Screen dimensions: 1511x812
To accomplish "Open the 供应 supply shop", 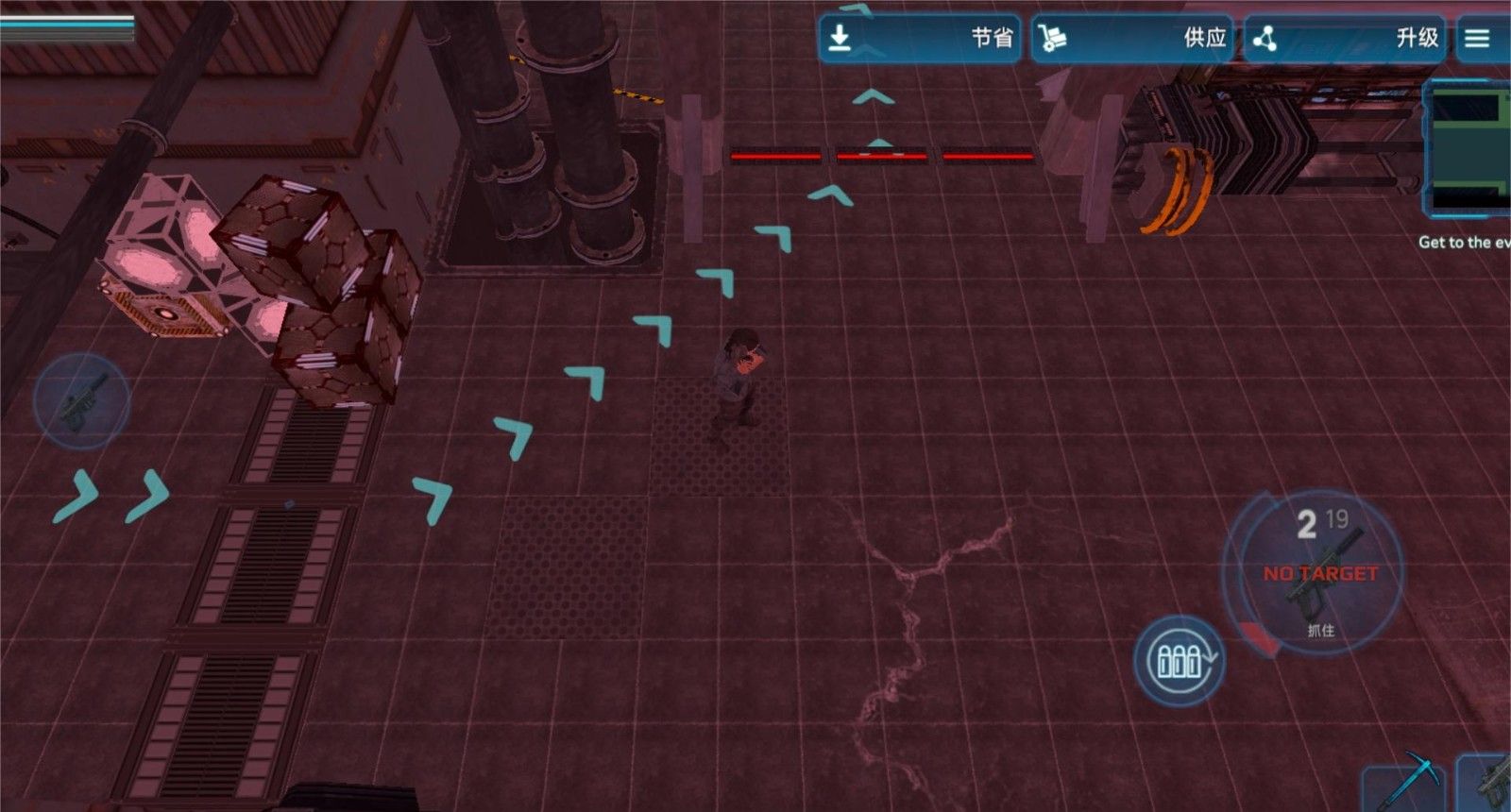I will (x=1131, y=38).
